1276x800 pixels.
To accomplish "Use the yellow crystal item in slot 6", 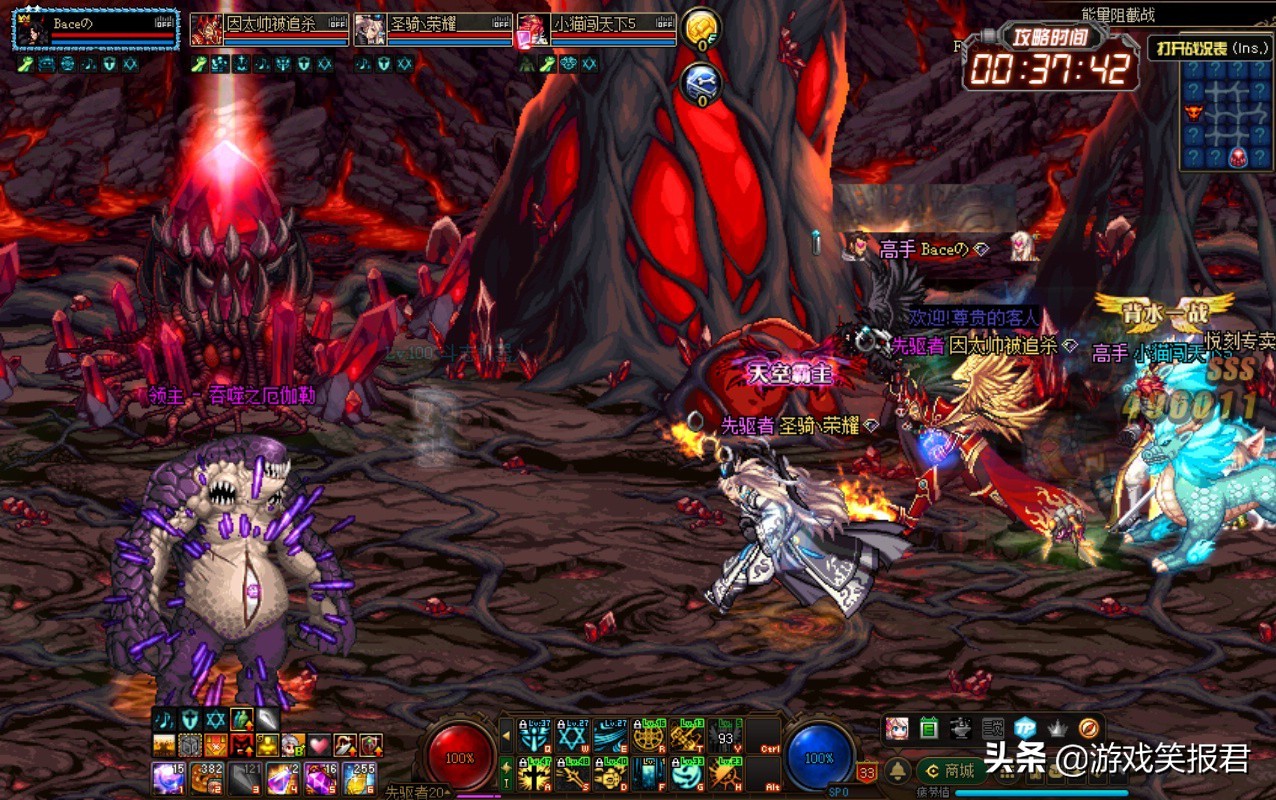I will pos(359,778).
